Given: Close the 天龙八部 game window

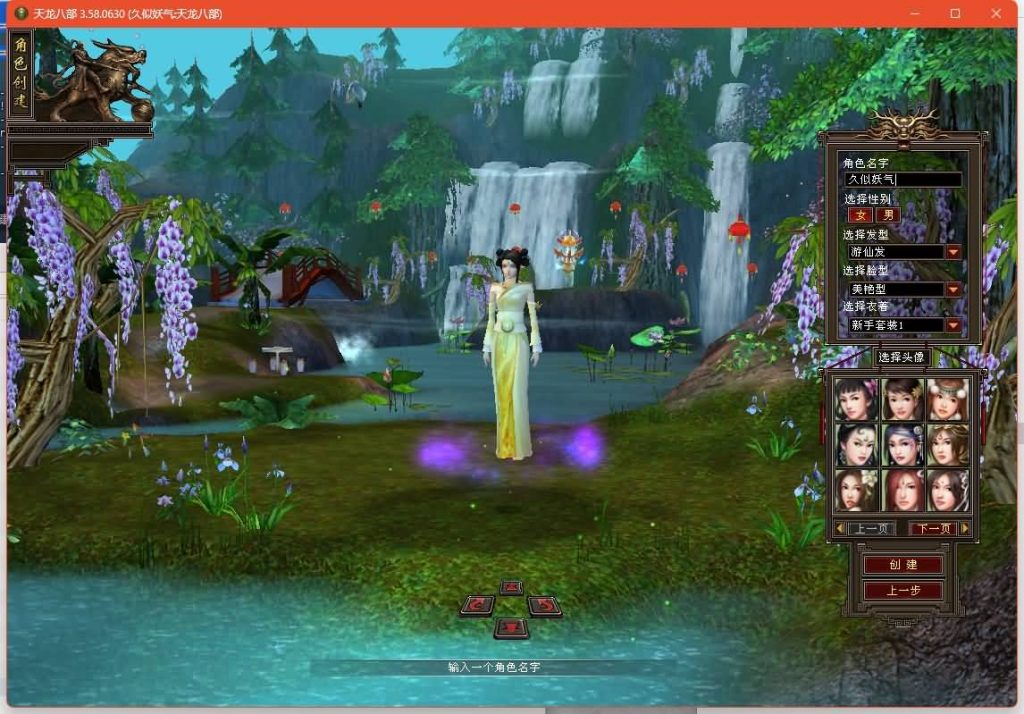Looking at the screenshot, I should (x=995, y=13).
